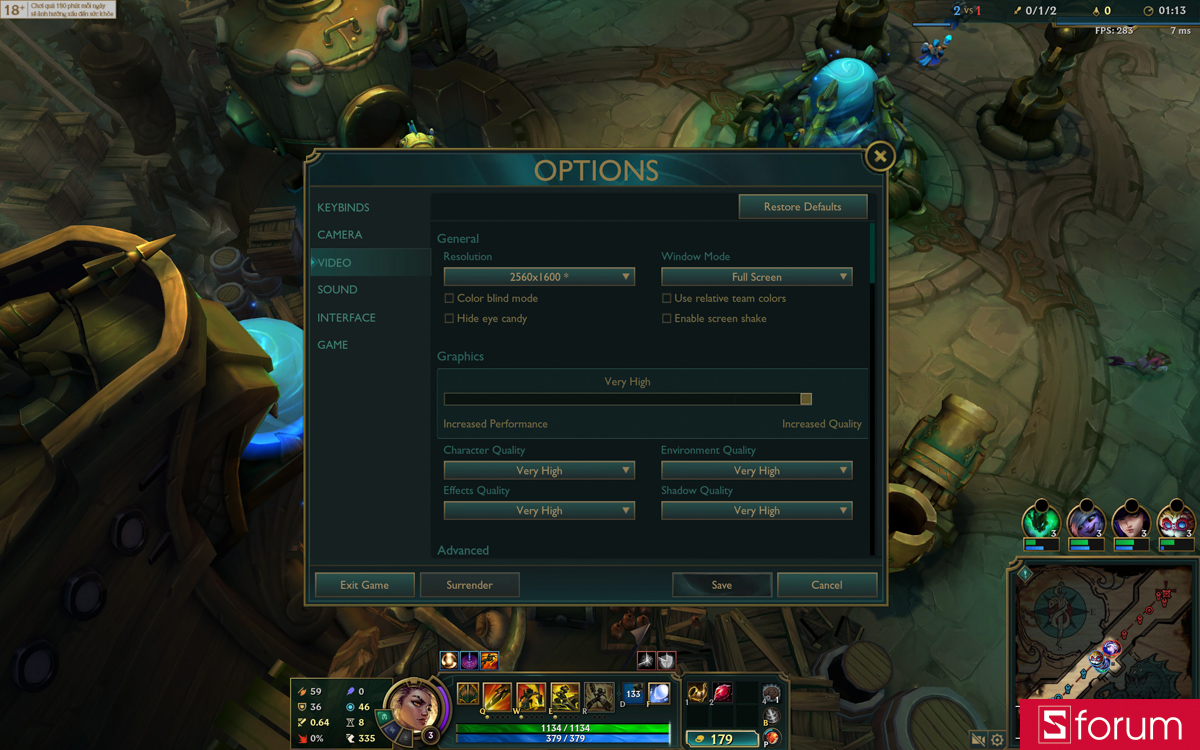Image resolution: width=1200 pixels, height=750 pixels.
Task: Go to the Interface settings section
Action: pyautogui.click(x=346, y=318)
